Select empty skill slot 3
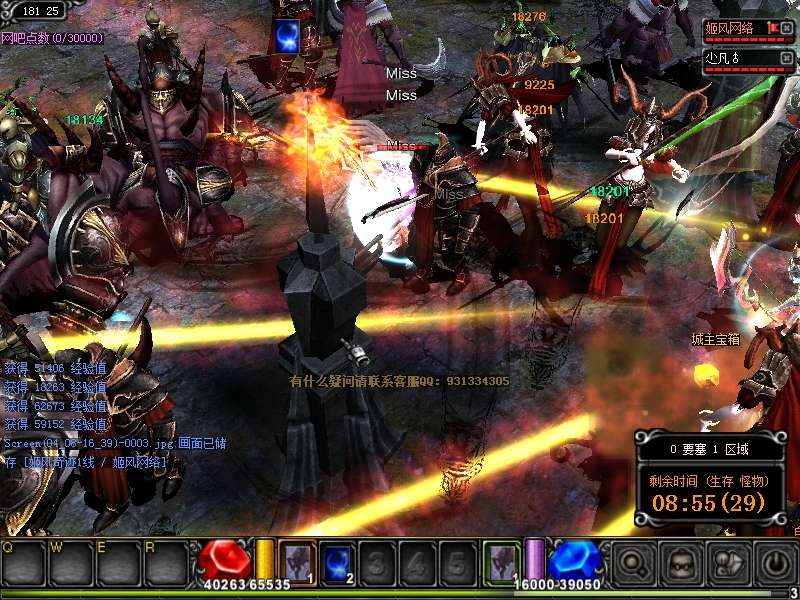Screen dimensions: 800x600 [375, 560]
